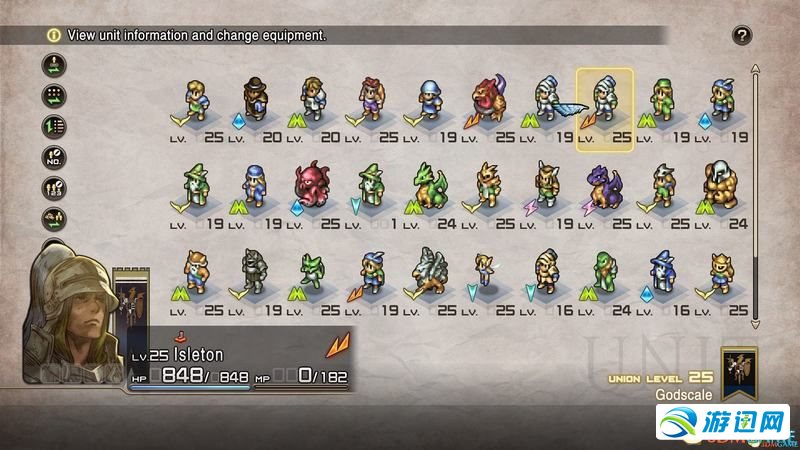800x450 pixels.
Task: Select the blue-robed wizard with pointed hat
Action: (x=662, y=270)
